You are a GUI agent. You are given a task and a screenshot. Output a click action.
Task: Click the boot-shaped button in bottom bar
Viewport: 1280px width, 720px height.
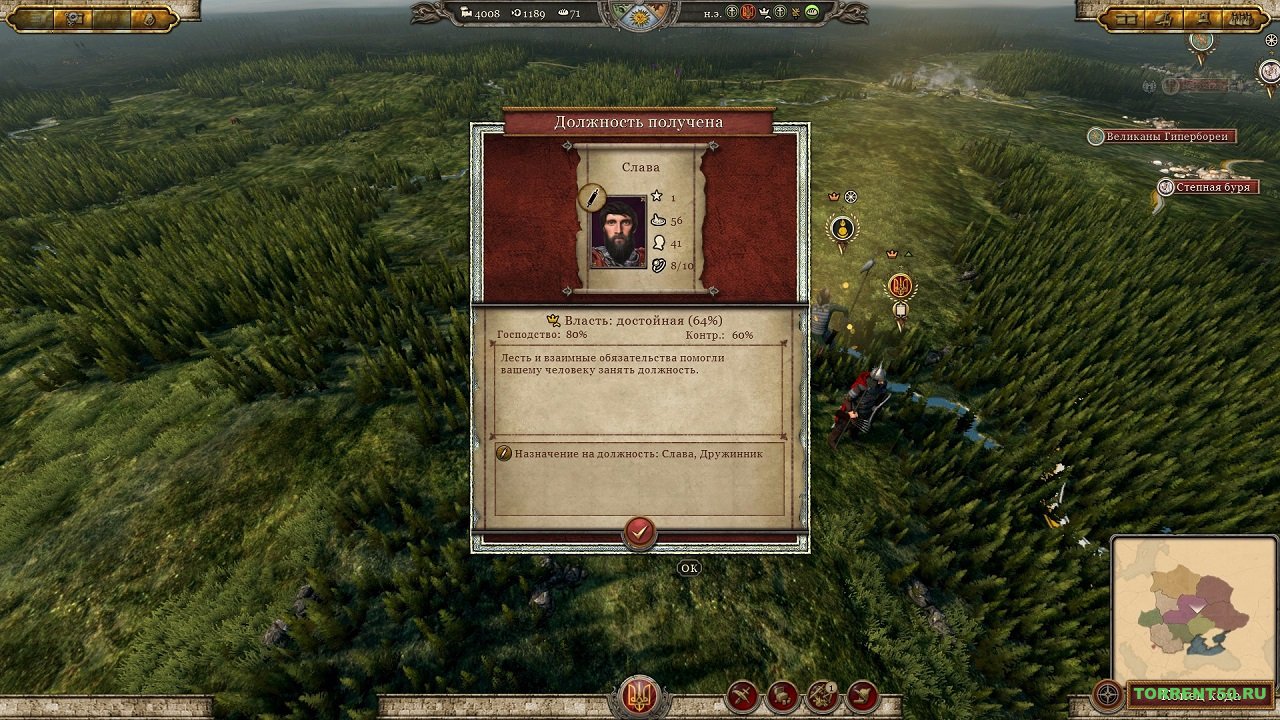tap(862, 696)
